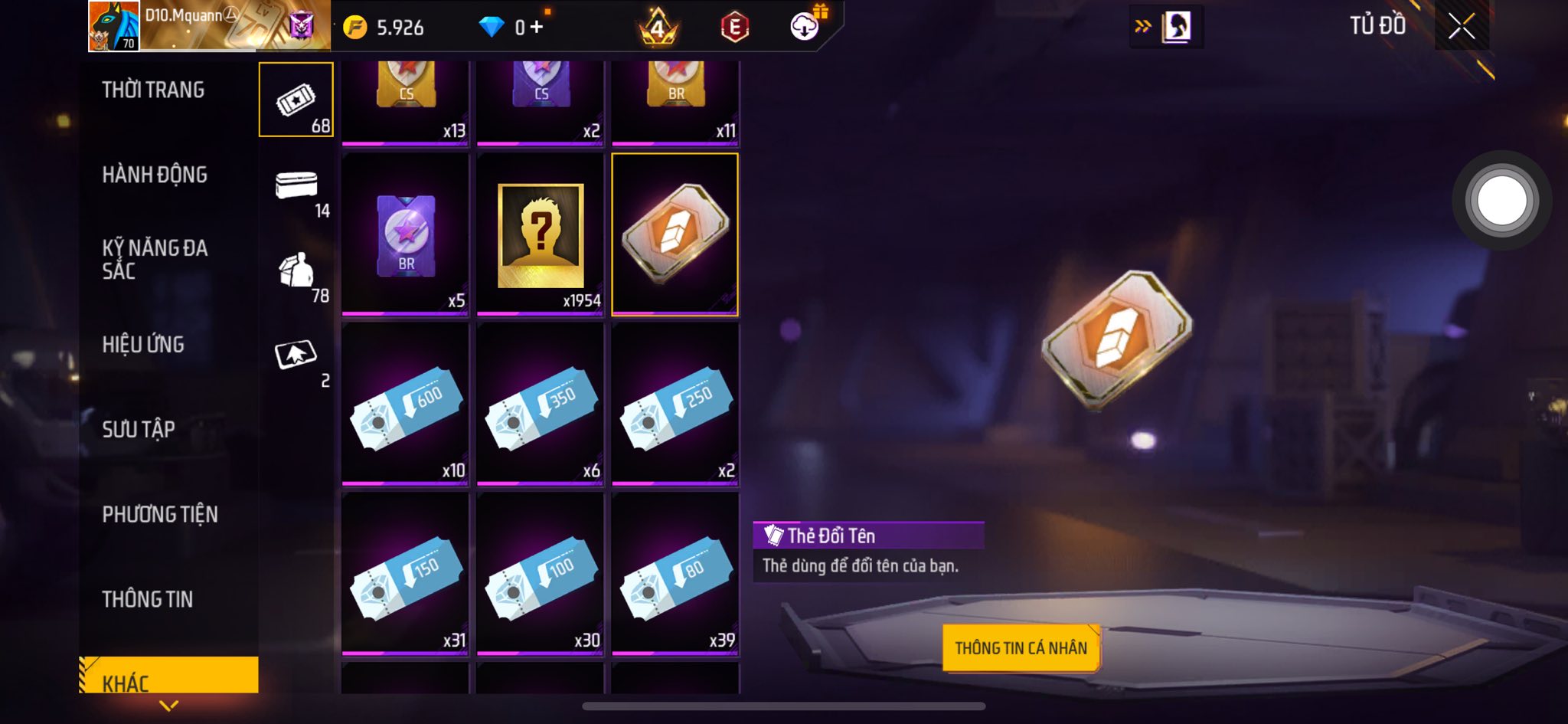Viewport: 1568px width, 724px height.
Task: Click the THÔNG TIN CÁ NHÂN button
Action: tap(1021, 648)
